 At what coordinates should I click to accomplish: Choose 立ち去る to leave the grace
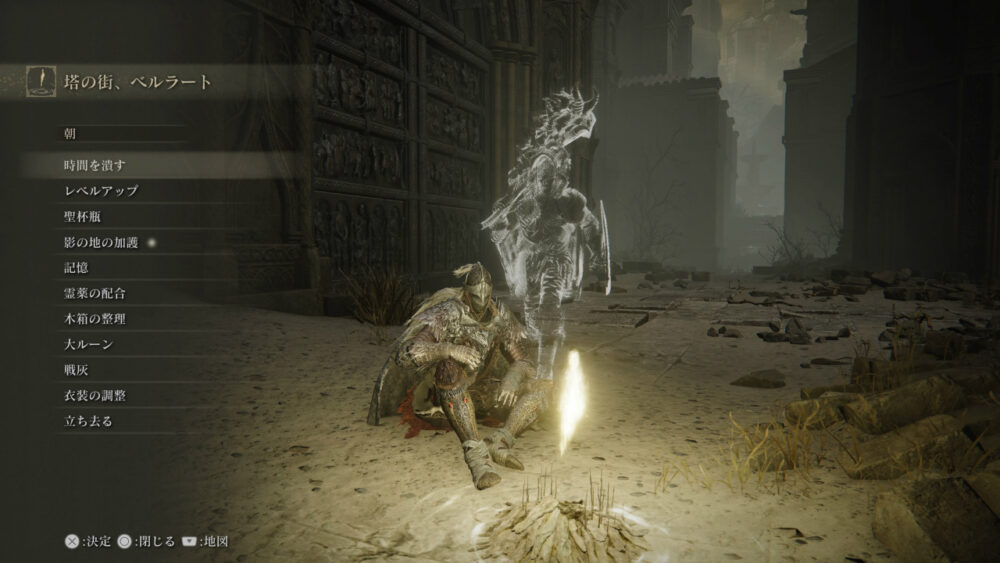[87, 421]
